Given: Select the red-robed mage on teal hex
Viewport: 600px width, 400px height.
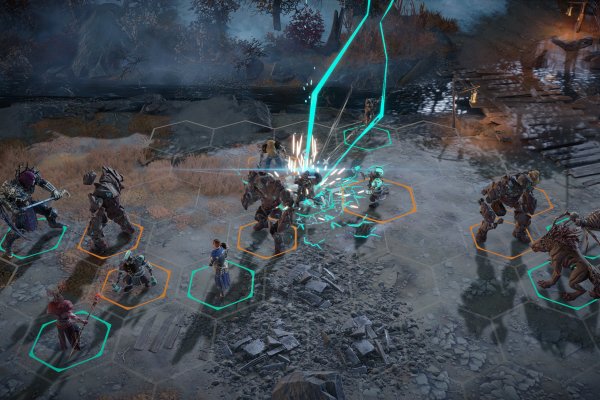Looking at the screenshot, I should 64,316.
